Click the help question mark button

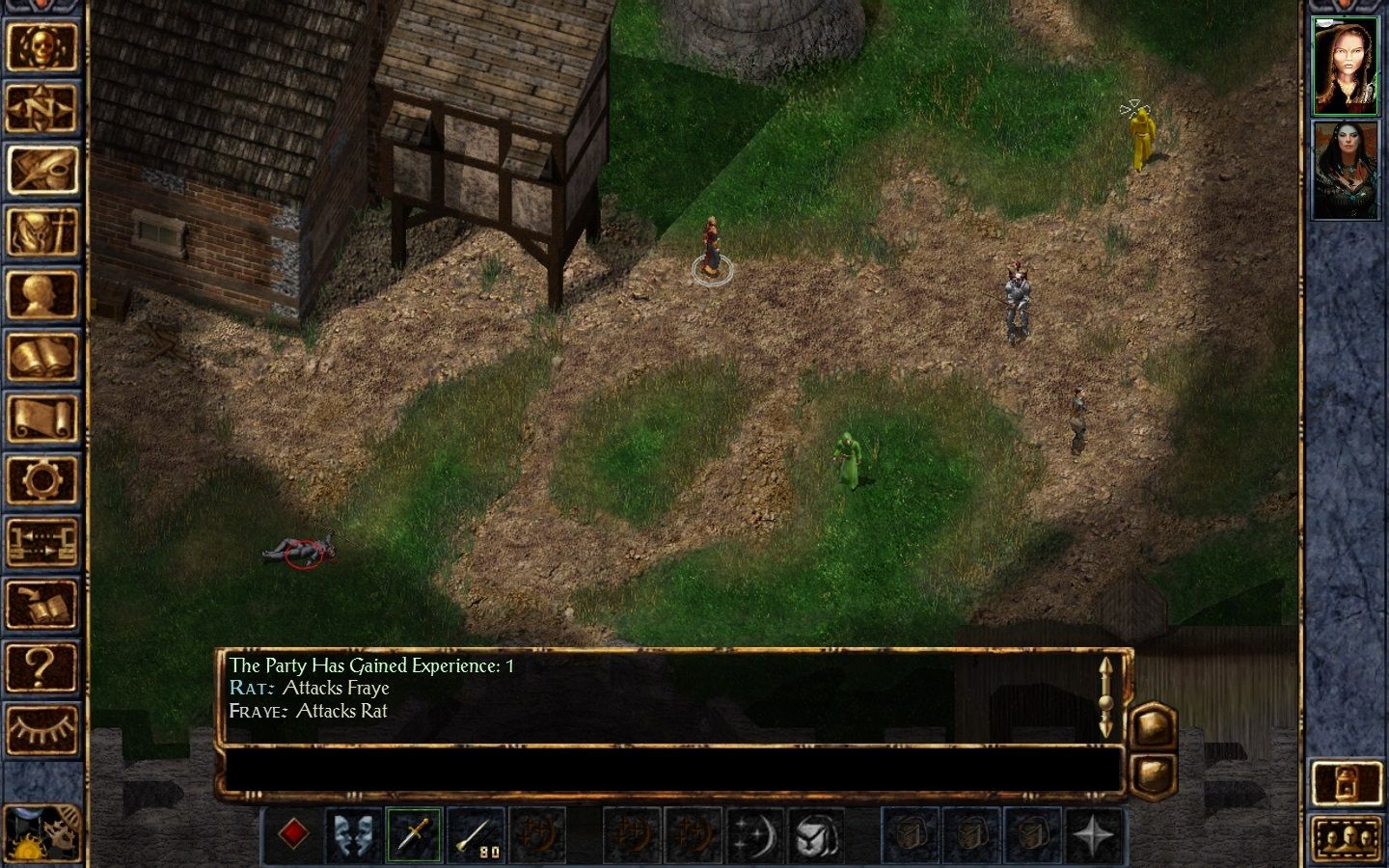(41, 666)
